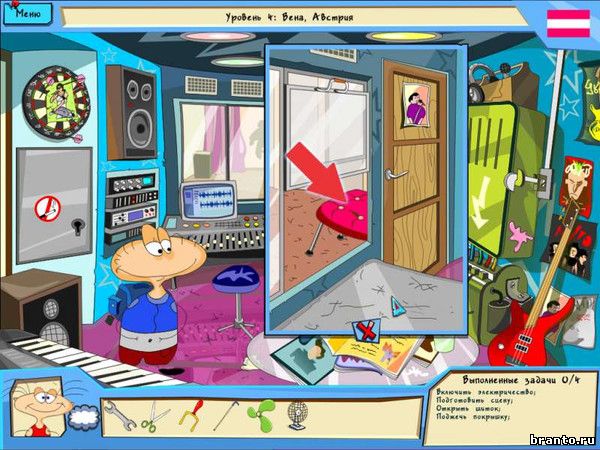Click the thought bubble hint icon
This screenshot has height=450, width=600.
[84, 419]
